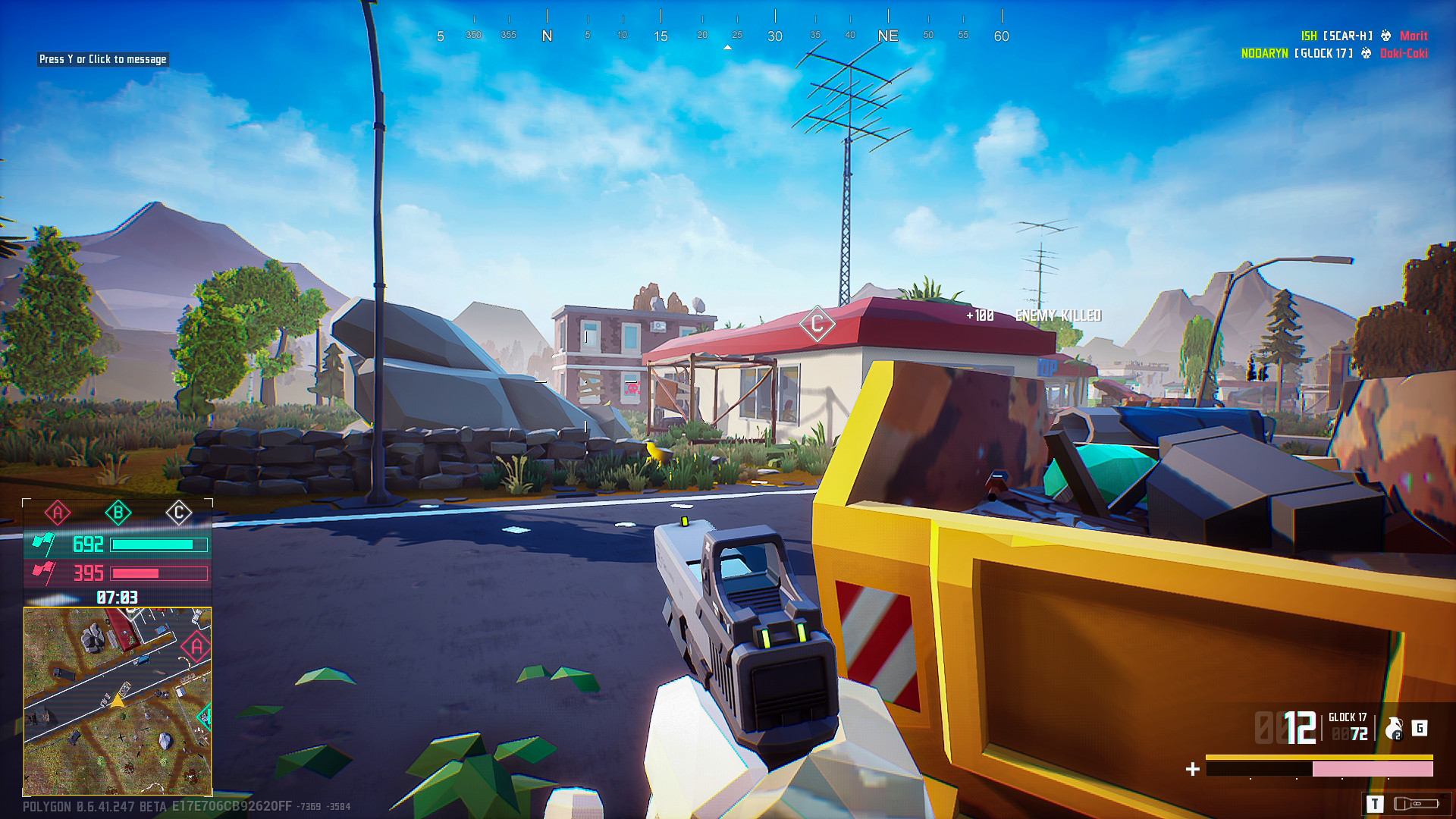Toggle the Objective A marker on the minimap
This screenshot has height=819, width=1456.
click(x=196, y=645)
